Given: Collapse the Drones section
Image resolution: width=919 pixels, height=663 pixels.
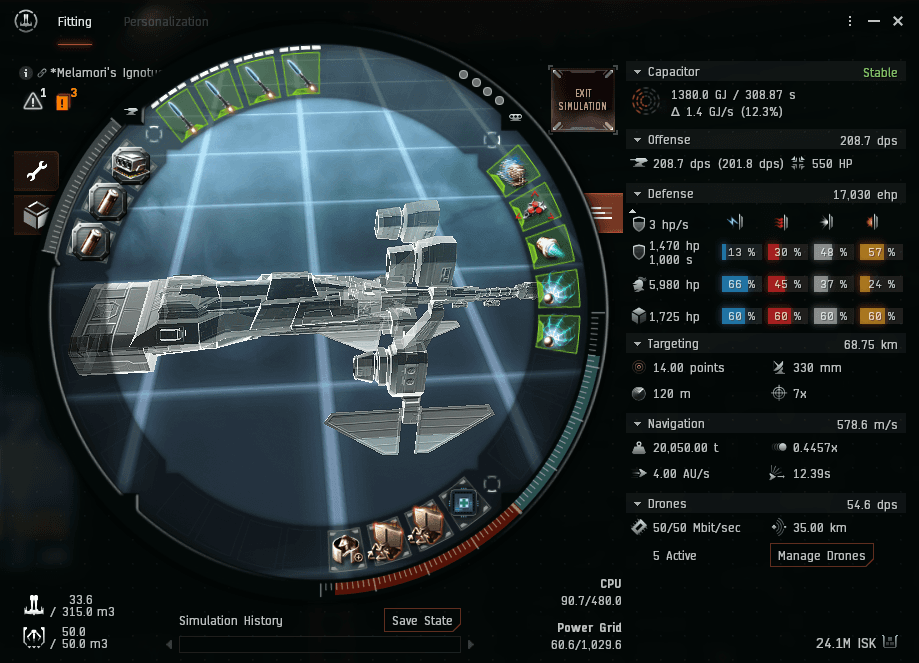Looking at the screenshot, I should click(x=637, y=504).
